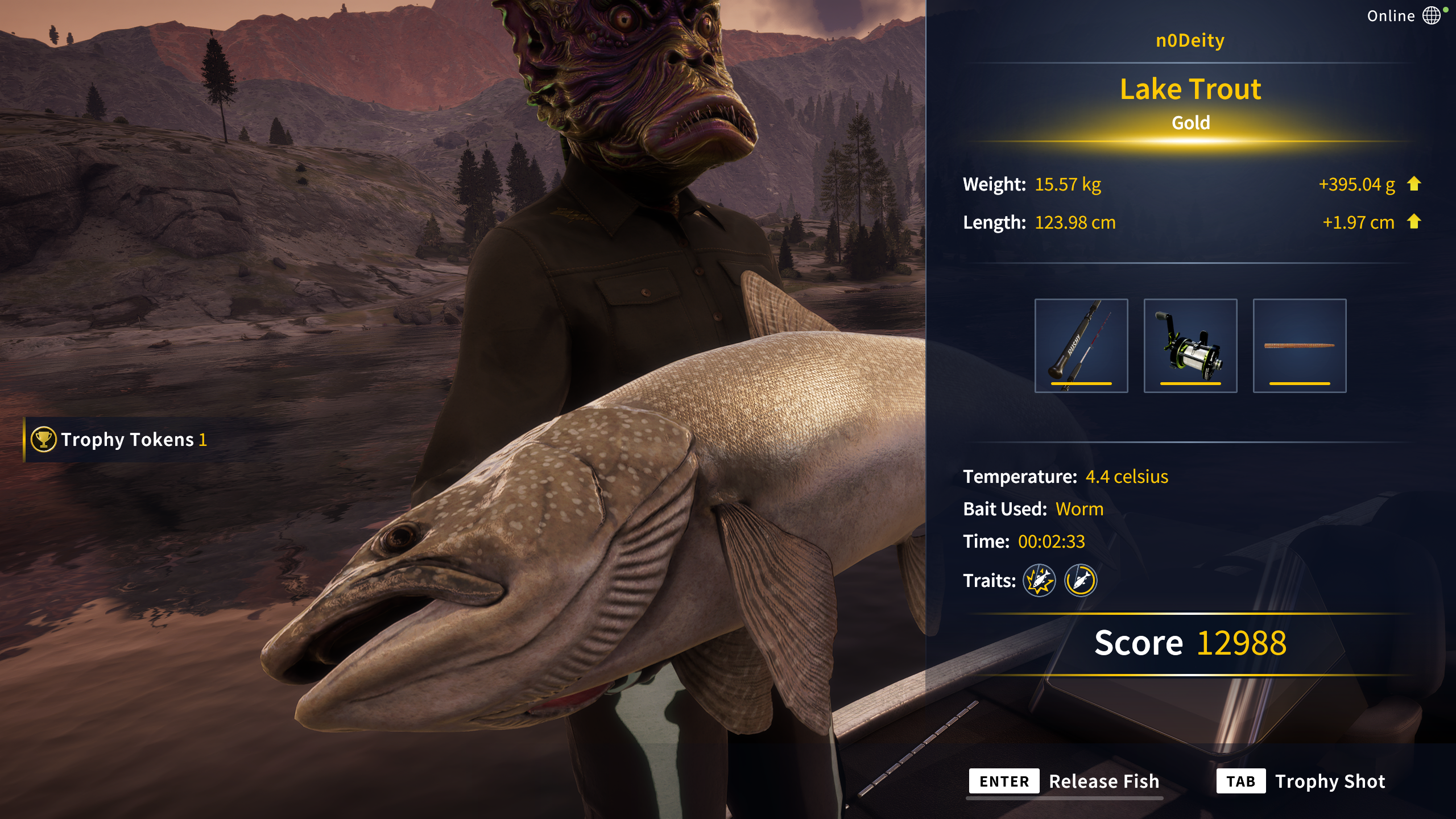Select the worm bait equipment slot
Image resolution: width=1456 pixels, height=819 pixels.
pyautogui.click(x=1299, y=345)
